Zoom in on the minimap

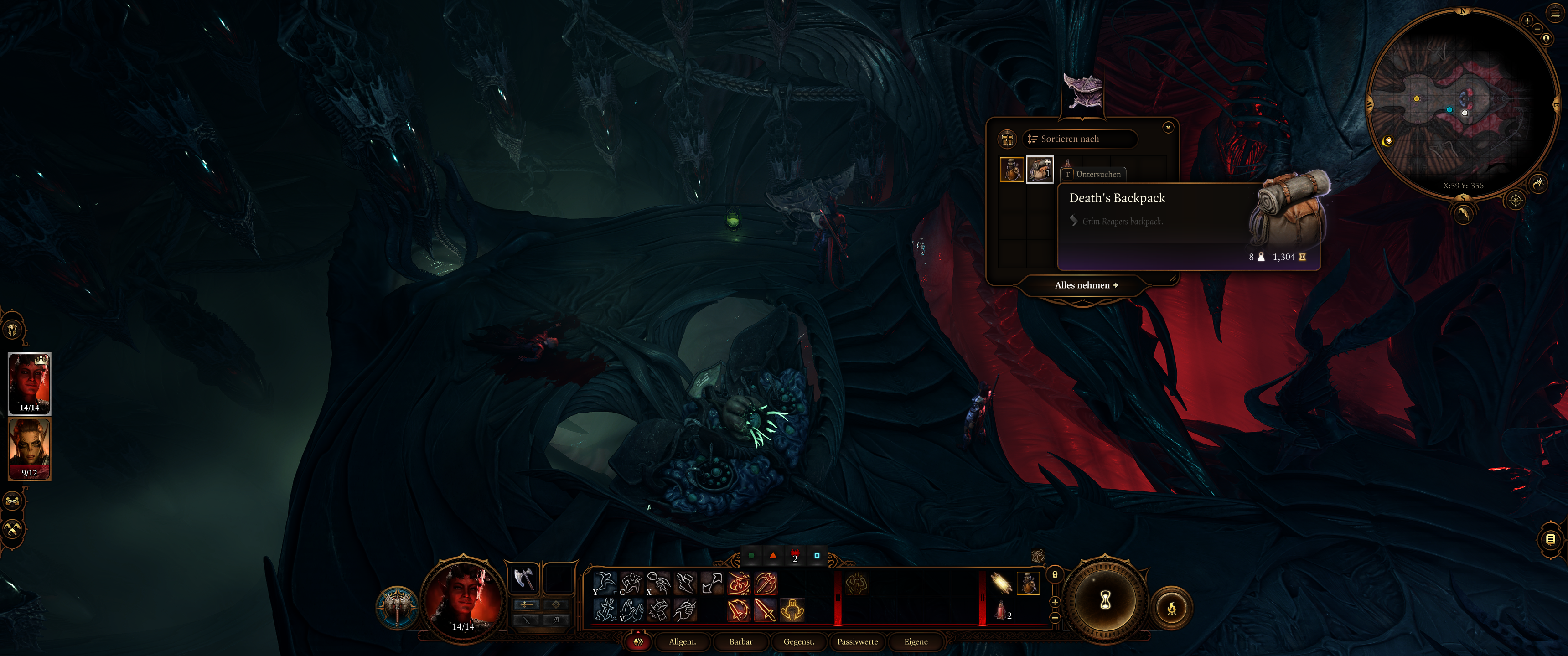(x=1527, y=21)
